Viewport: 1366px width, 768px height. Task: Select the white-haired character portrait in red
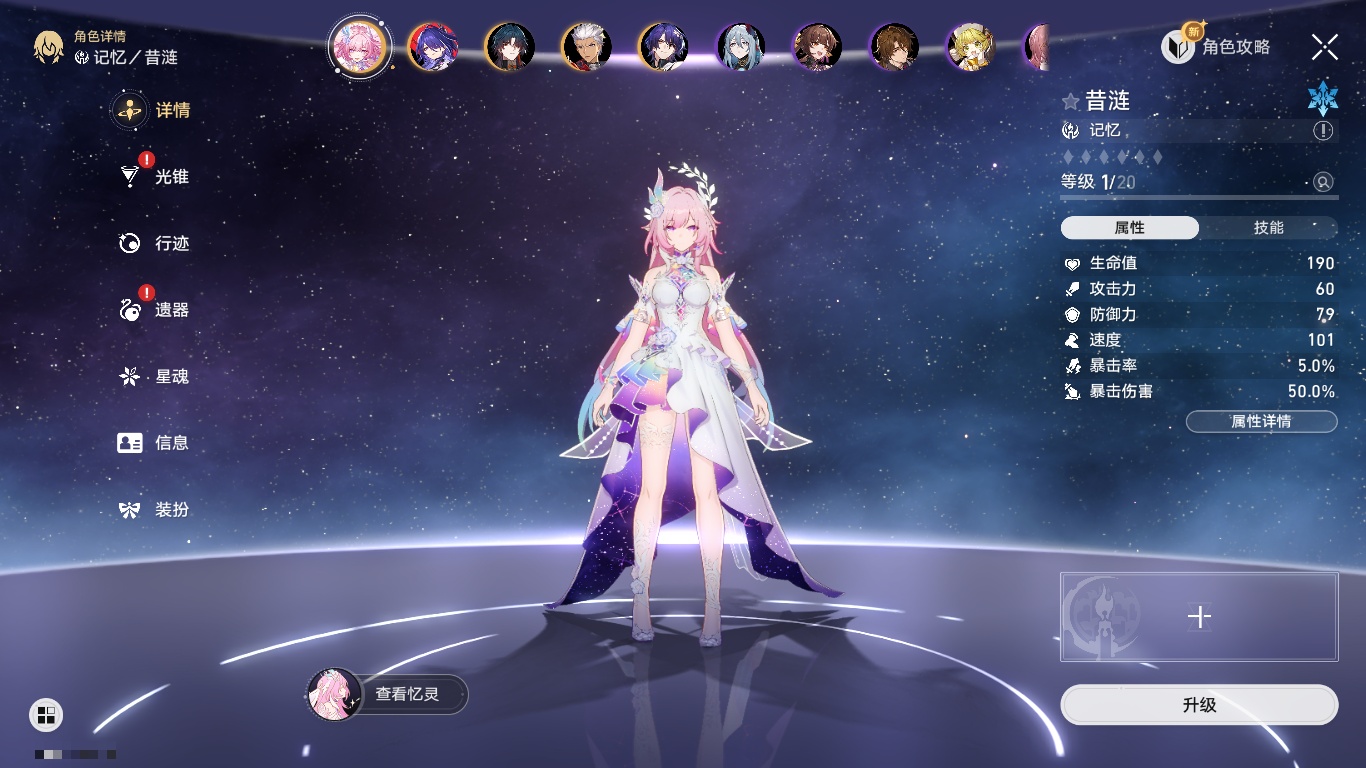587,47
